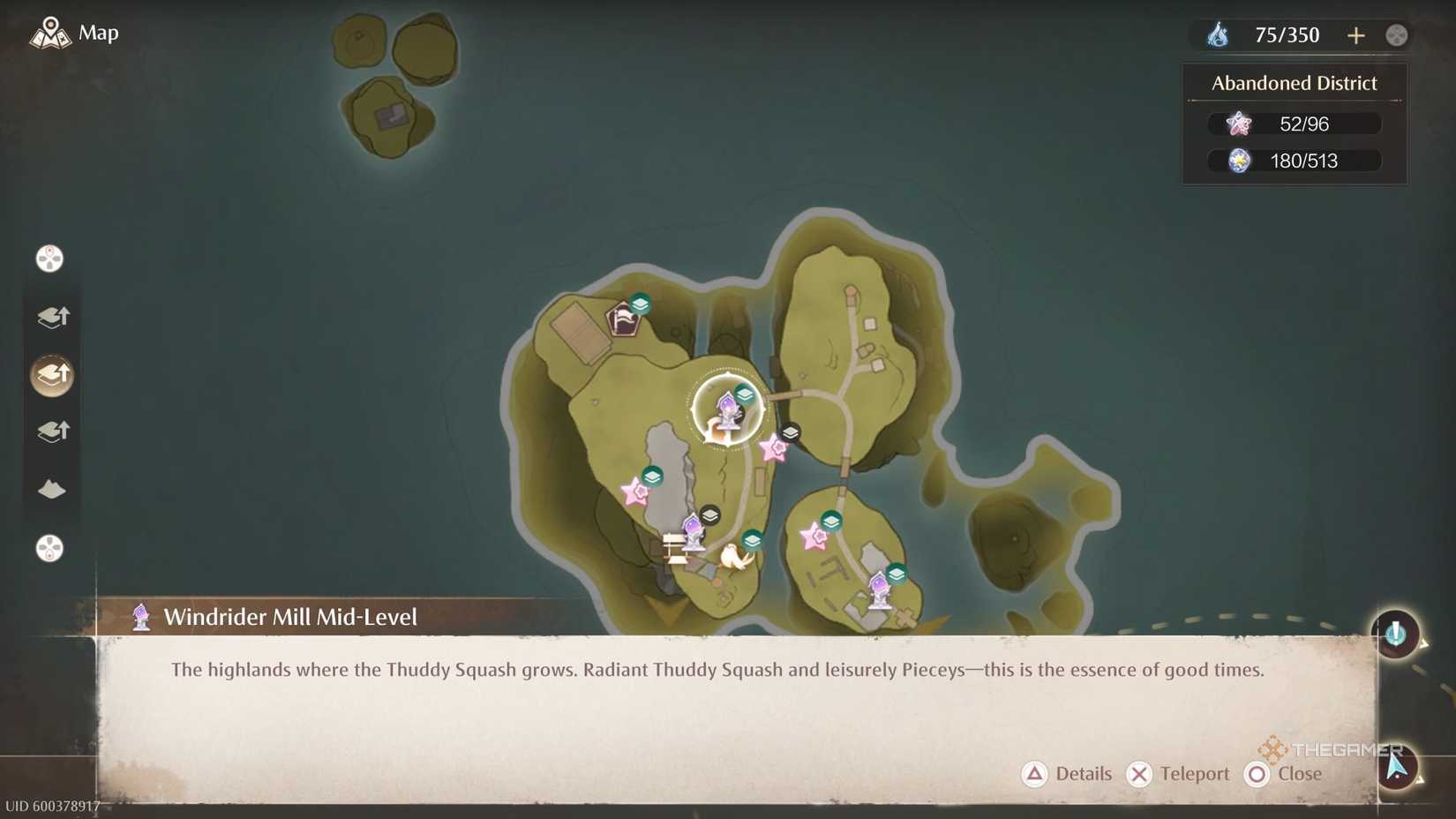
Task: Select the pink star collectible near map center
Action: (775, 451)
